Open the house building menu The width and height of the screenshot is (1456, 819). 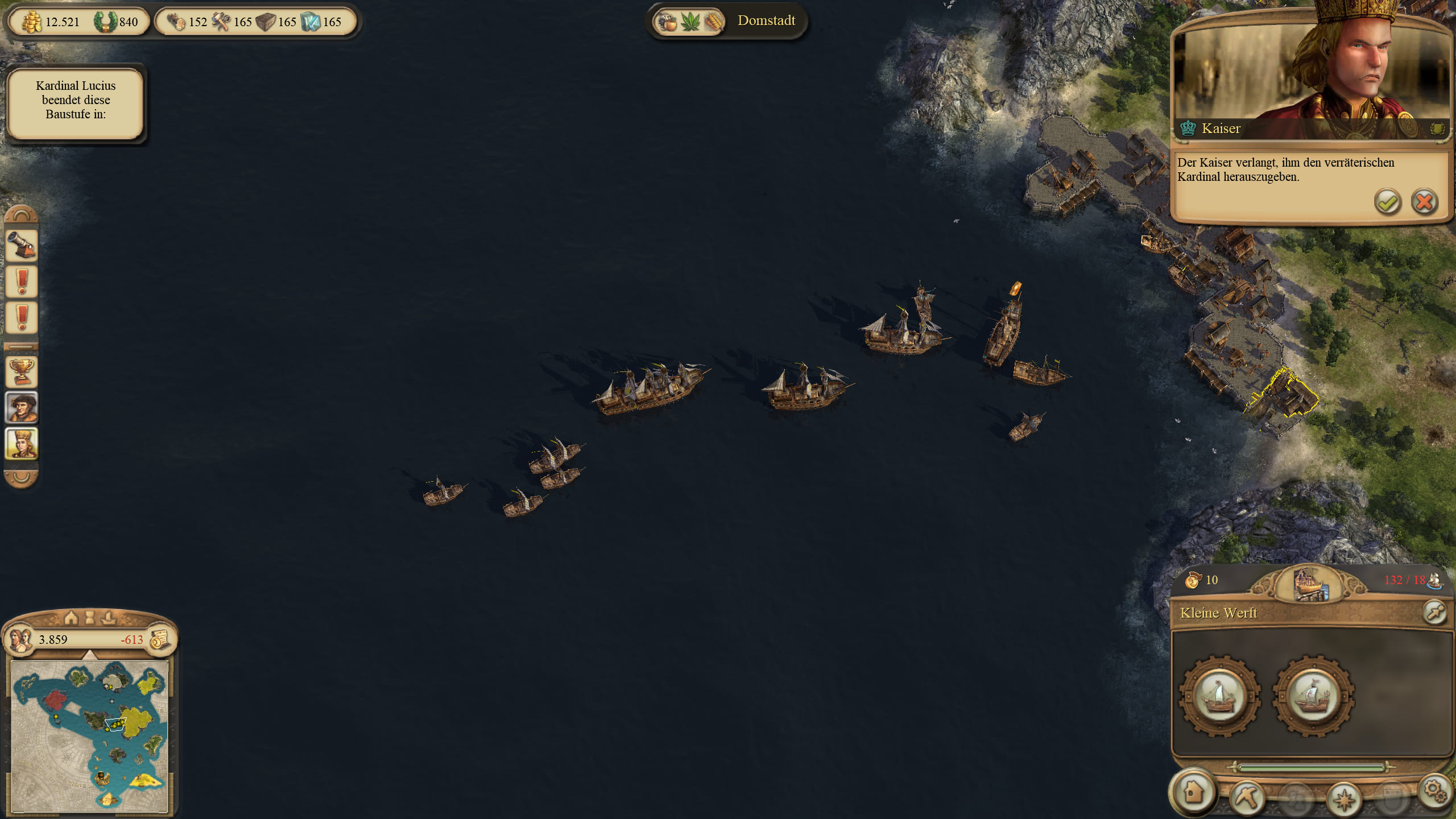(x=1193, y=792)
